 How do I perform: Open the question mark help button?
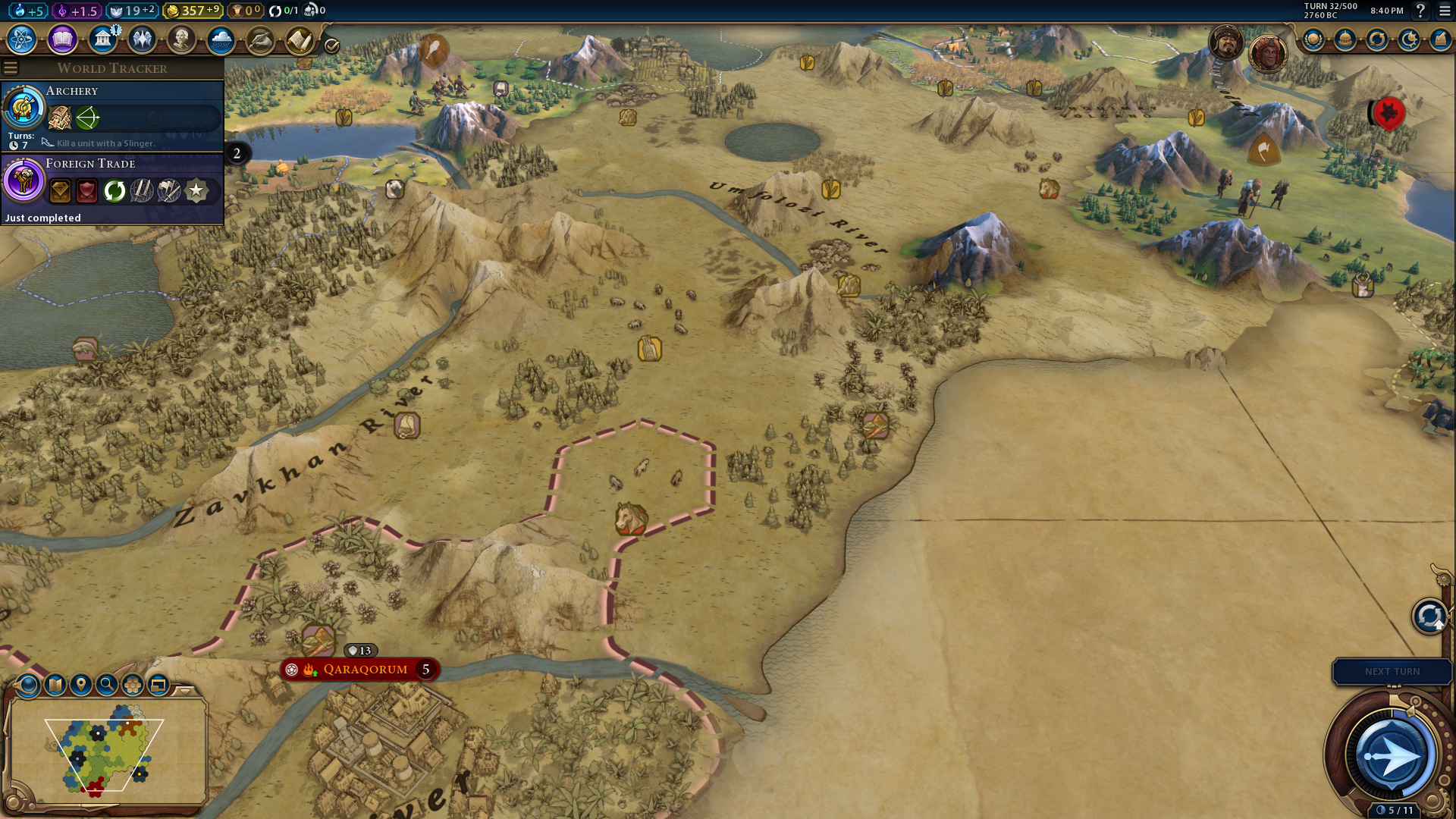tap(1420, 11)
